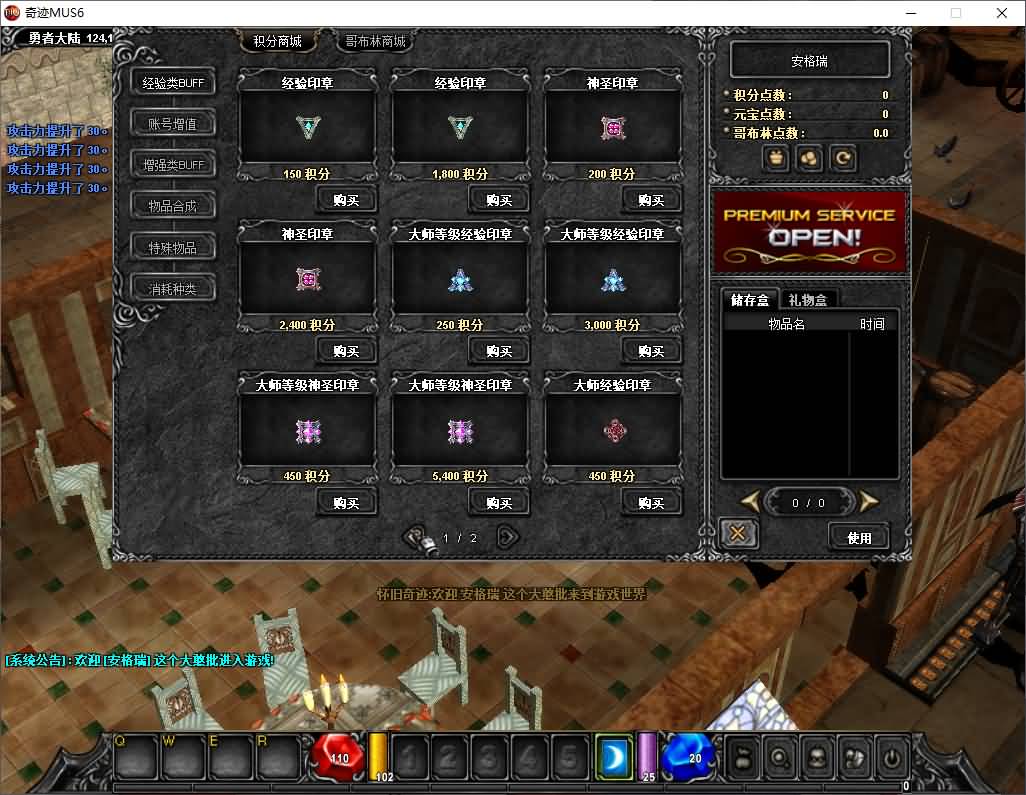Purchase the 大师经验印章 for 450 积分
1026x795 pixels.
651,502
